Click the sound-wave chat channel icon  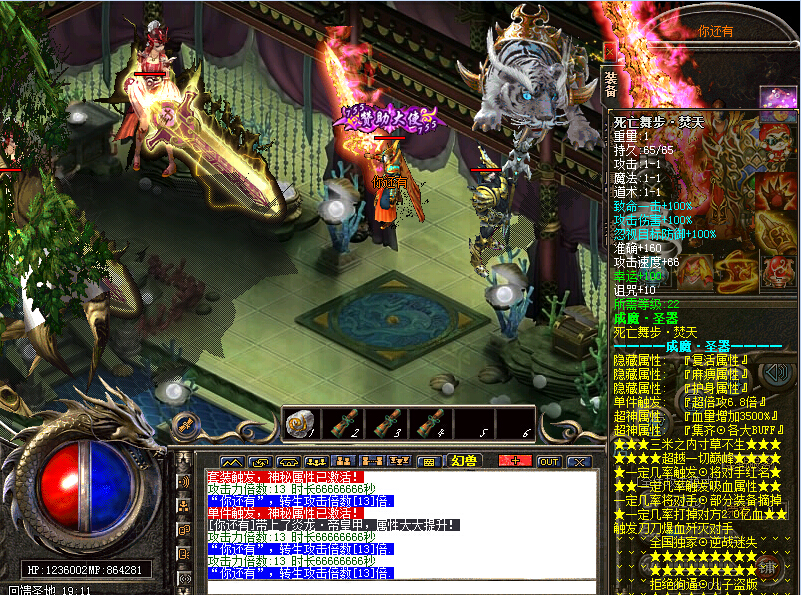pos(184,482)
